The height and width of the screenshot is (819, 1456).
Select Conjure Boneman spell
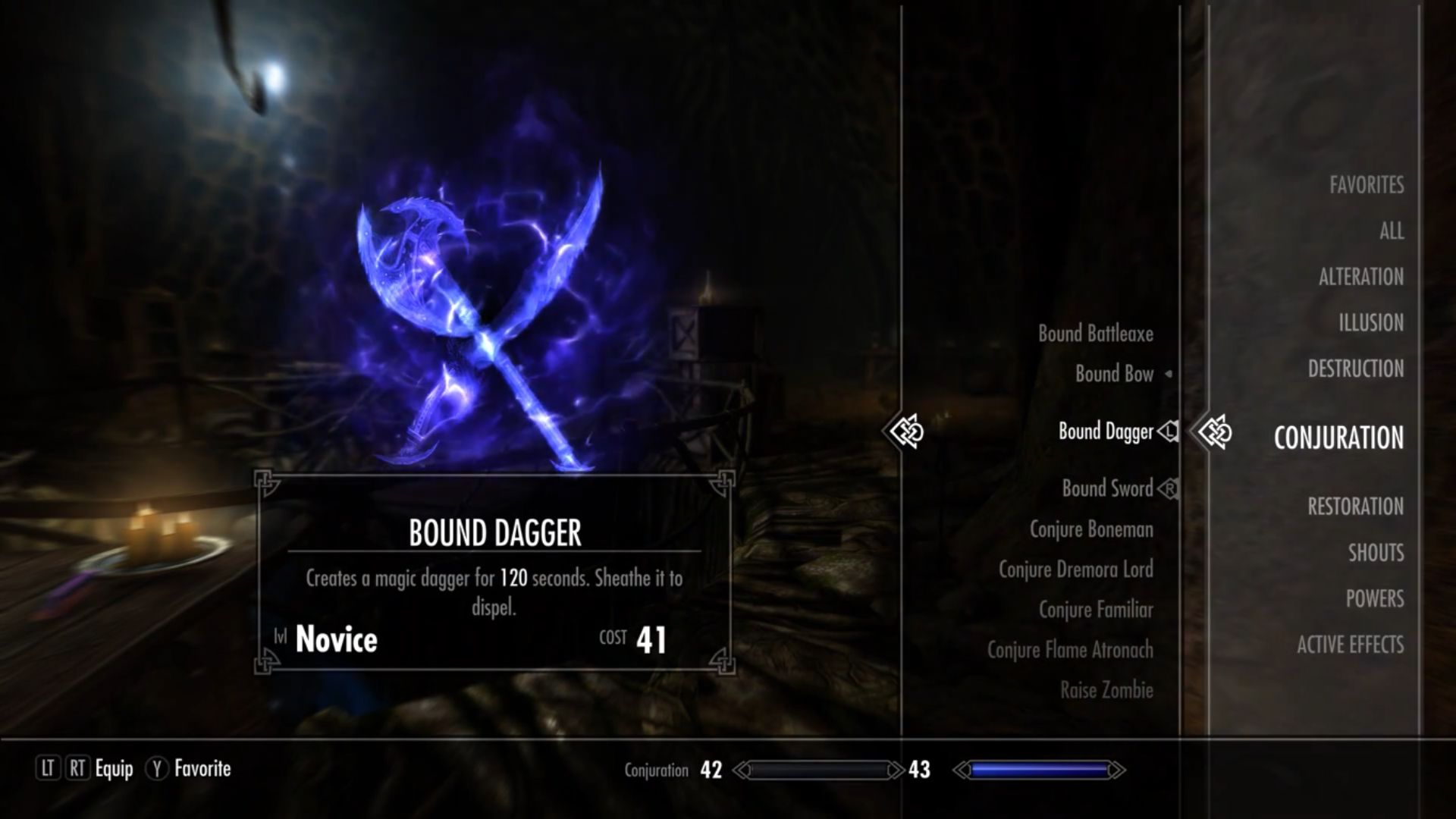coord(1091,529)
